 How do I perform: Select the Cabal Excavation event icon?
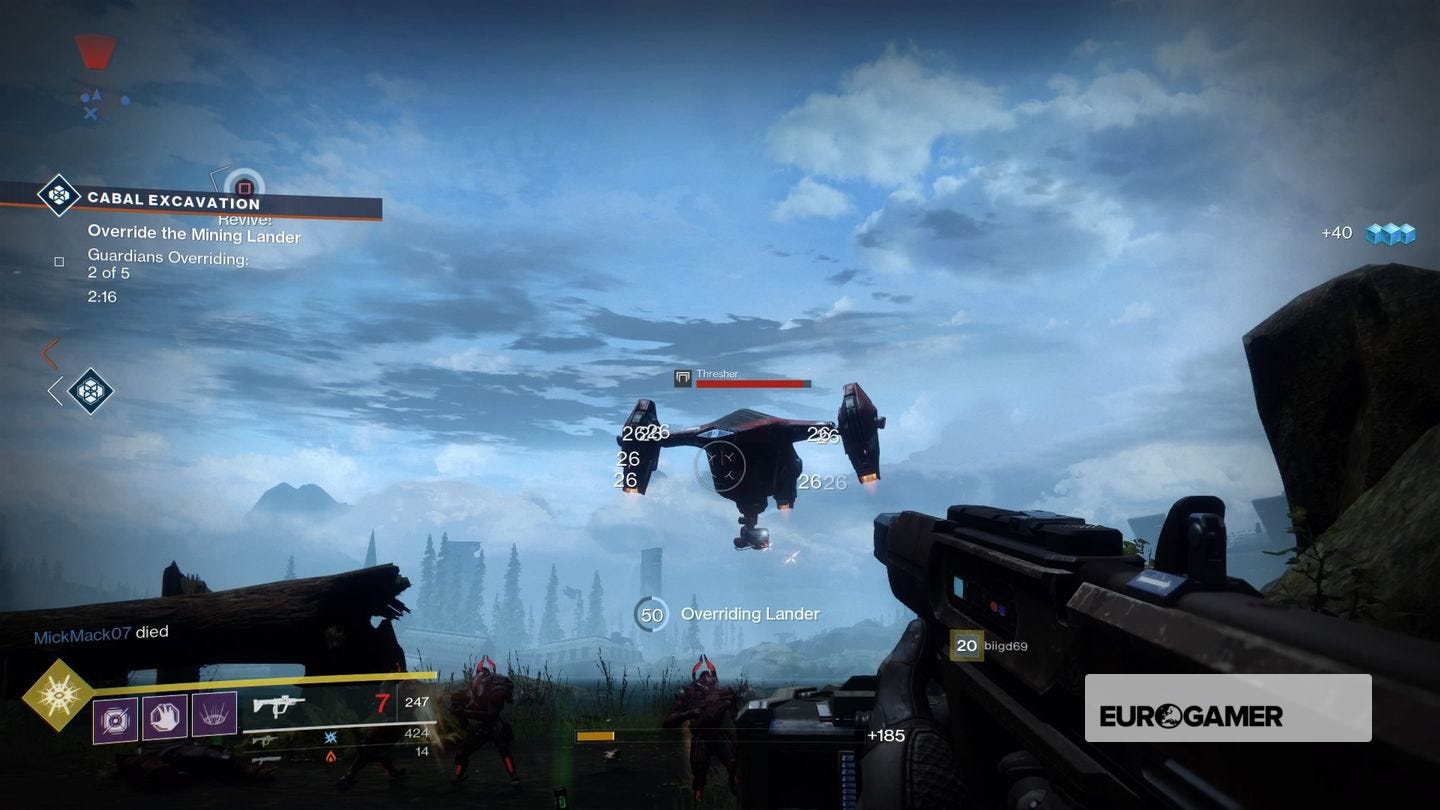pos(59,197)
